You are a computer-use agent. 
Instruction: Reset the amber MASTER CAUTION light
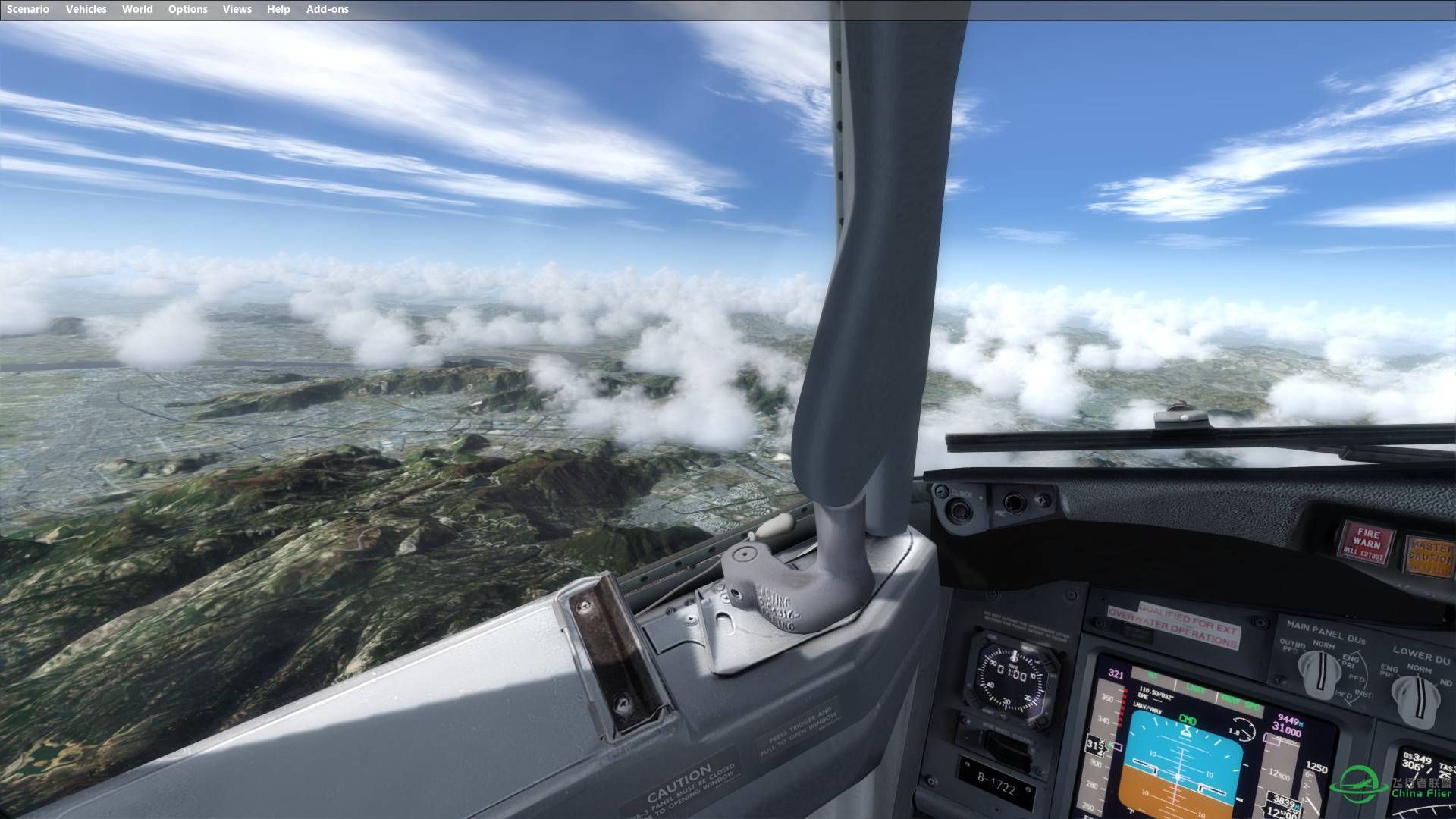point(1429,555)
